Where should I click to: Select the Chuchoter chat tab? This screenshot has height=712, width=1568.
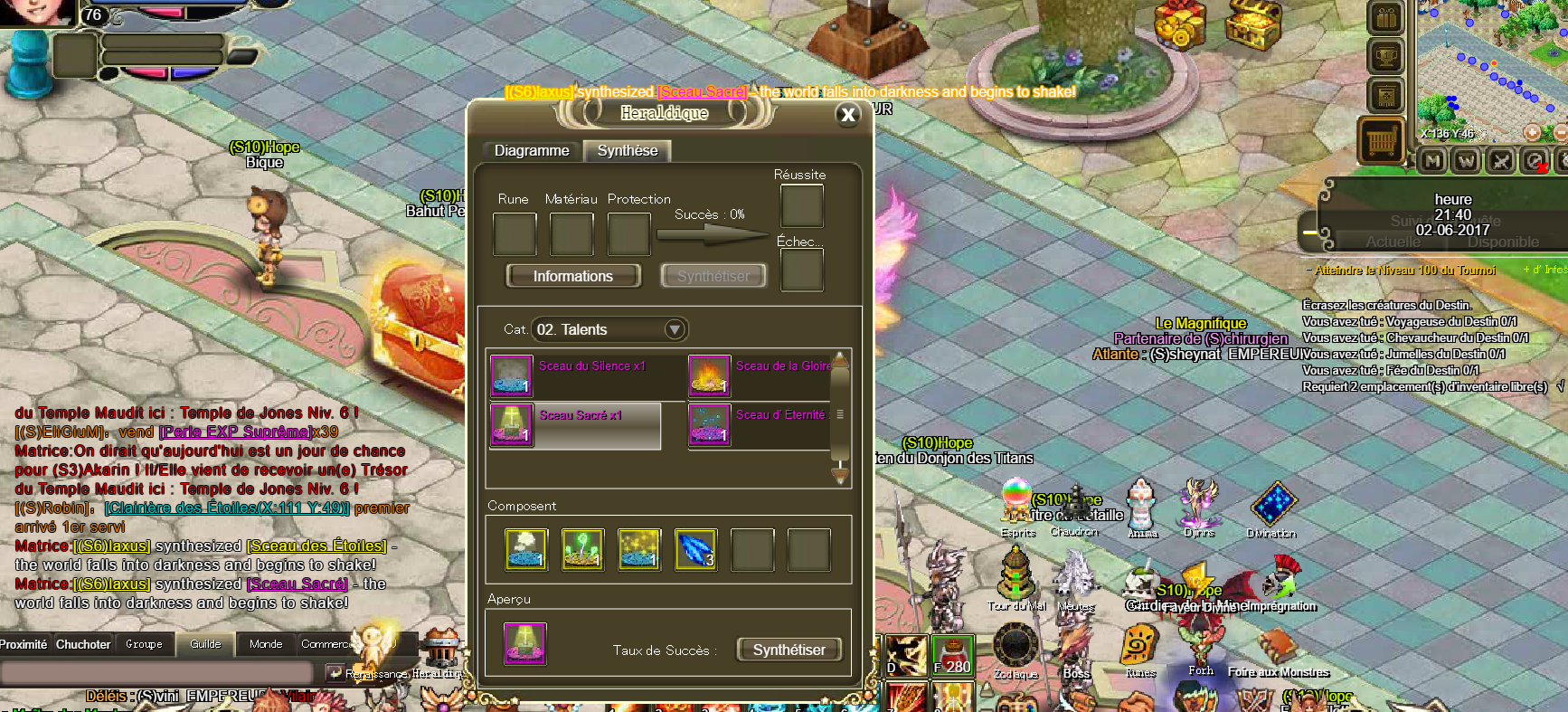pos(83,644)
